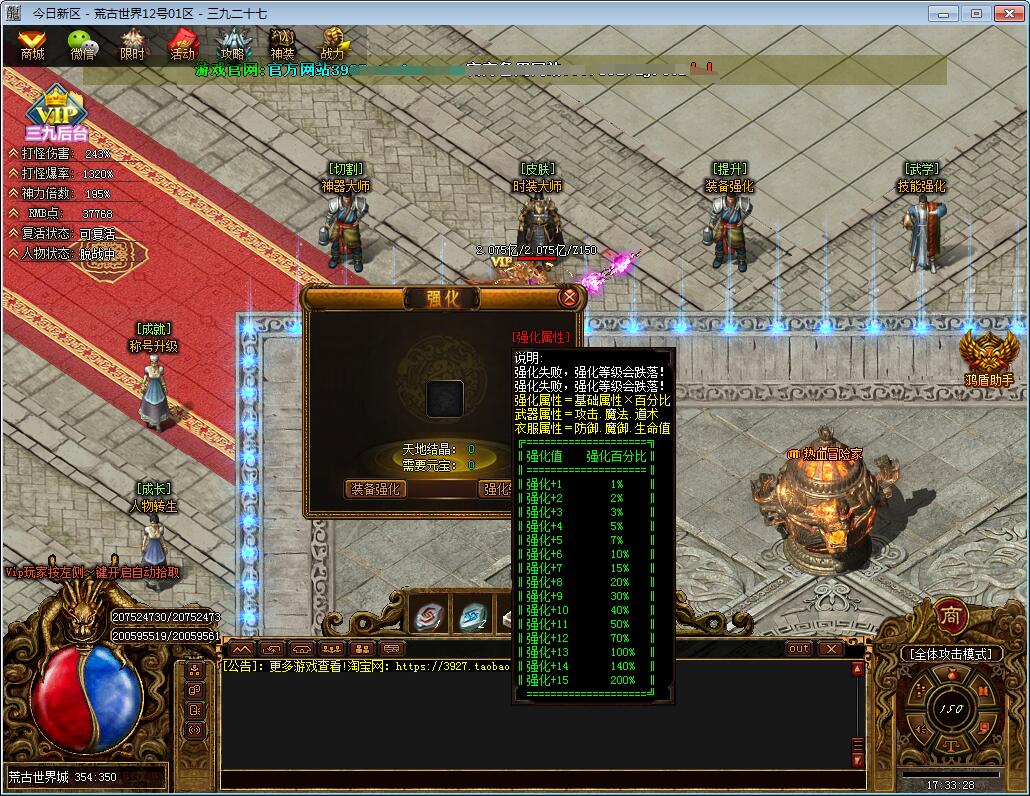Click the round 商 merchant button

click(950, 617)
